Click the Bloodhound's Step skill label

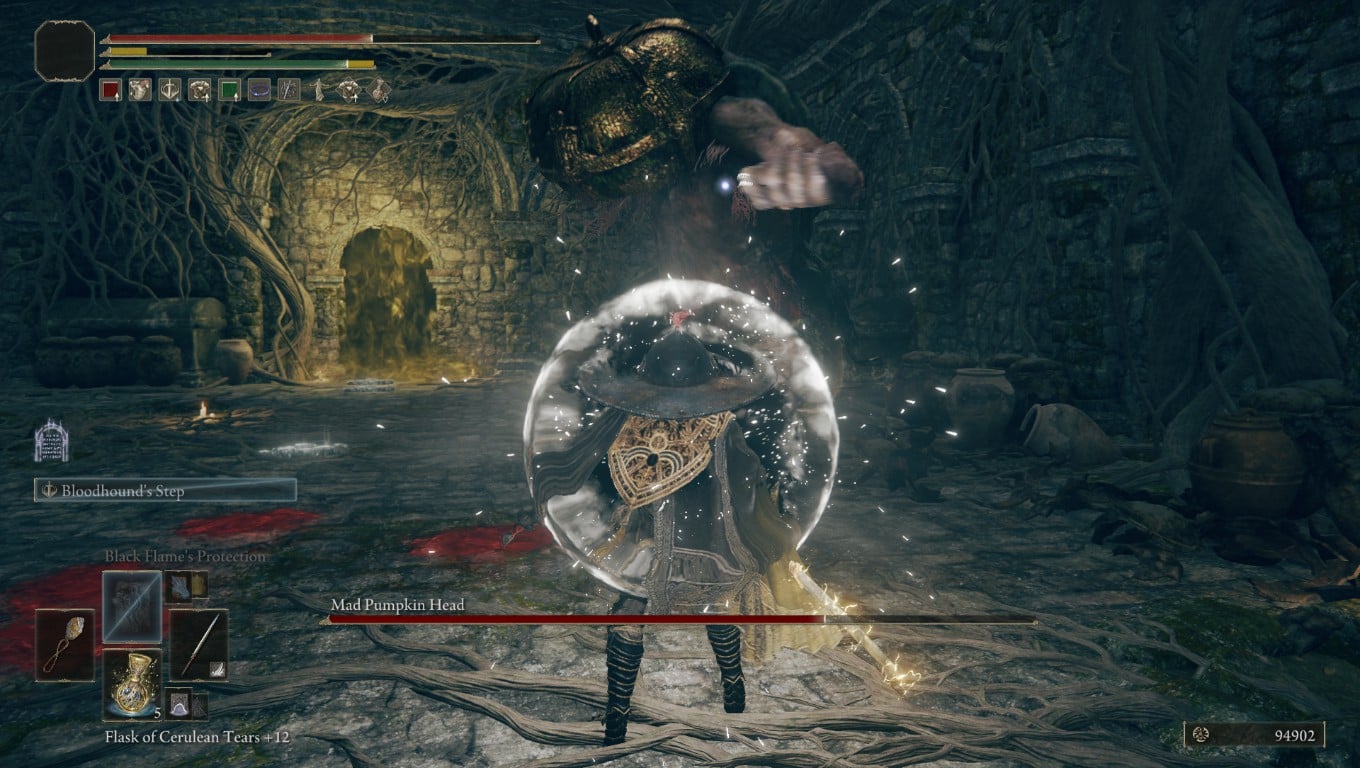166,490
